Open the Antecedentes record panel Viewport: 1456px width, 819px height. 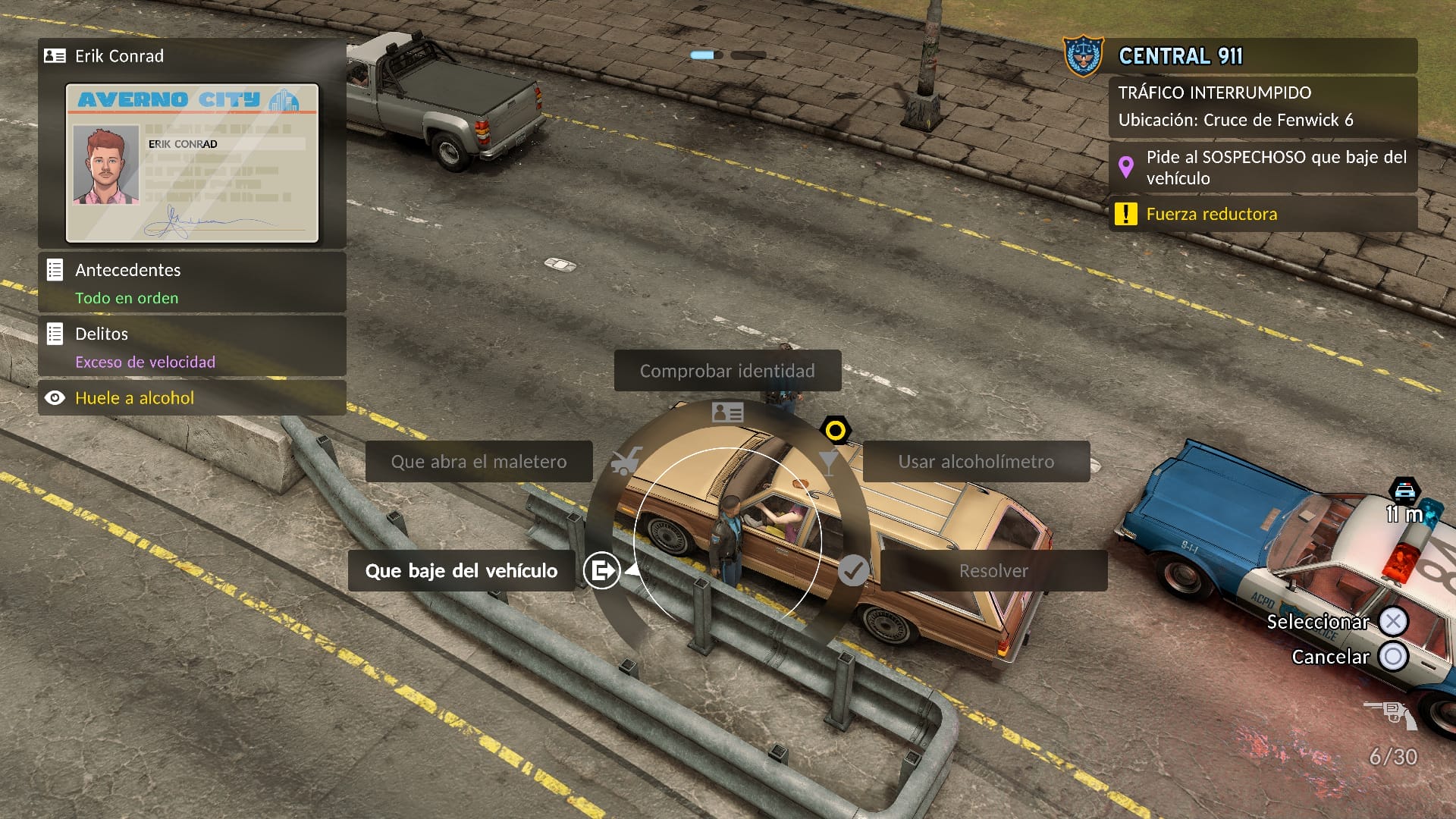tap(192, 282)
